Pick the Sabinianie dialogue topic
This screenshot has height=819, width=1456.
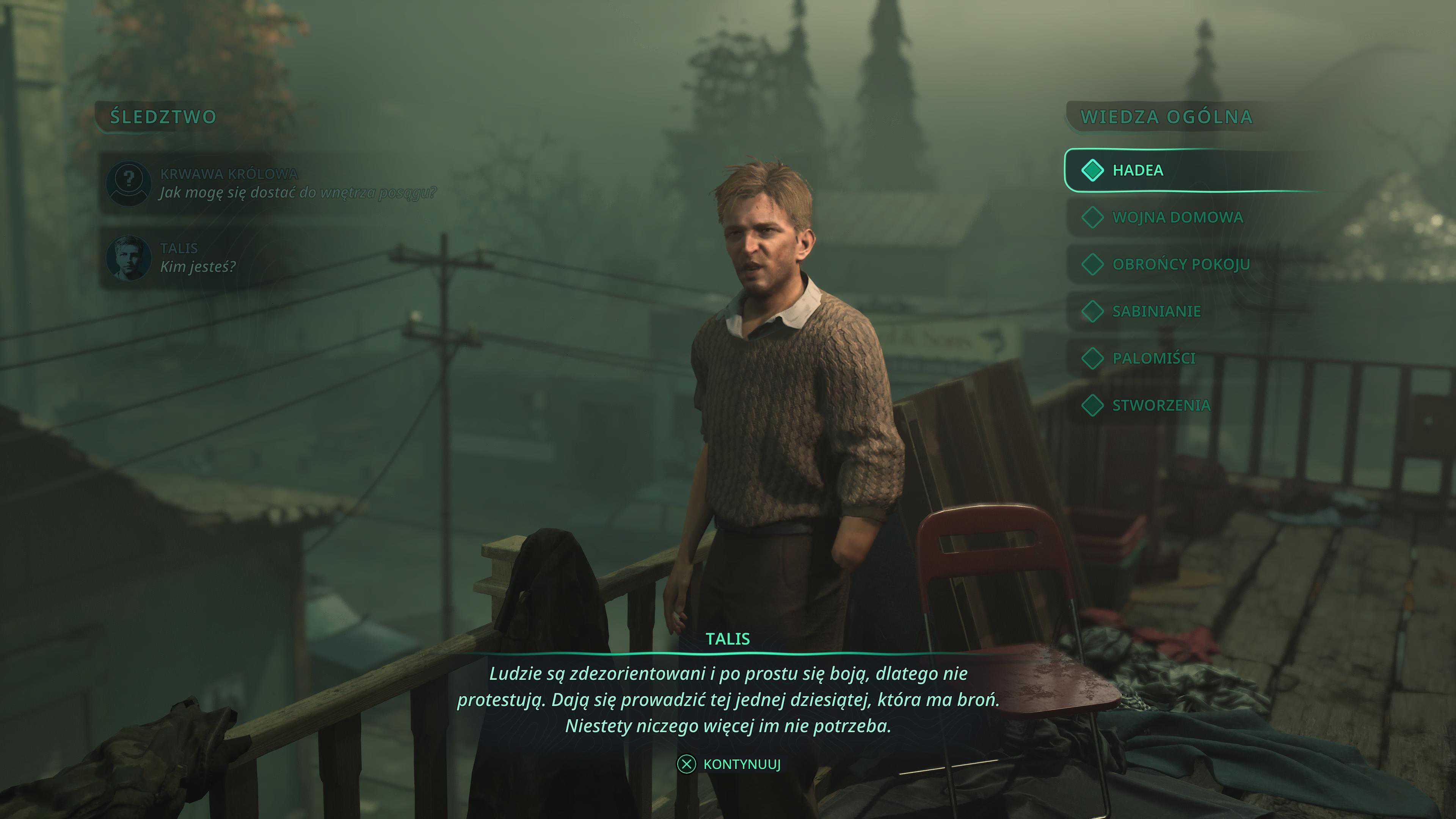coord(1156,311)
